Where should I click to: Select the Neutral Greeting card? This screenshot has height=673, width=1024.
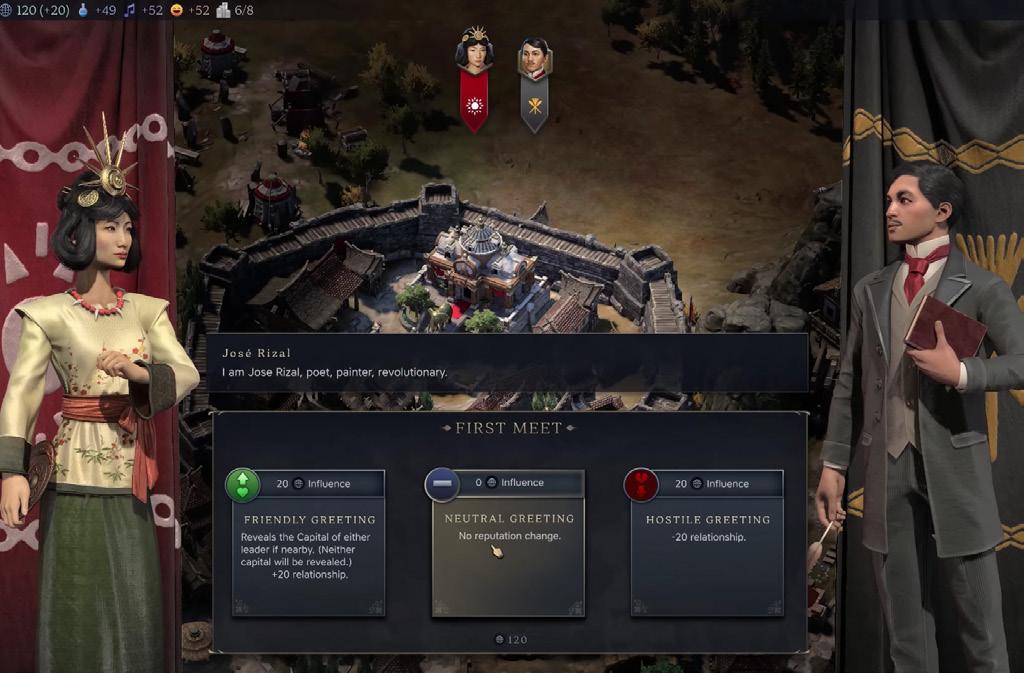[508, 543]
